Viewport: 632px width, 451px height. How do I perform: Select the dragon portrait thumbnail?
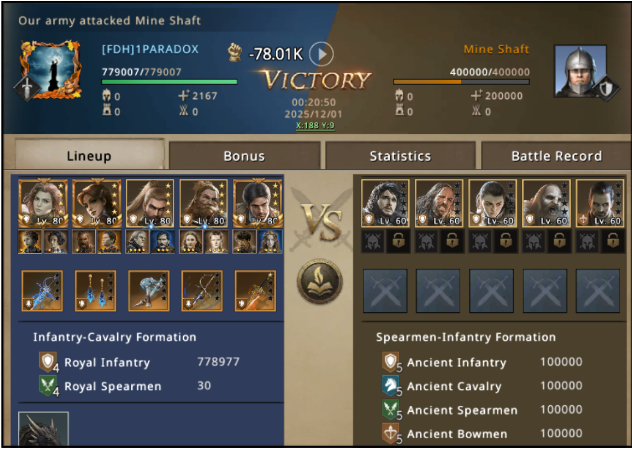(x=44, y=430)
